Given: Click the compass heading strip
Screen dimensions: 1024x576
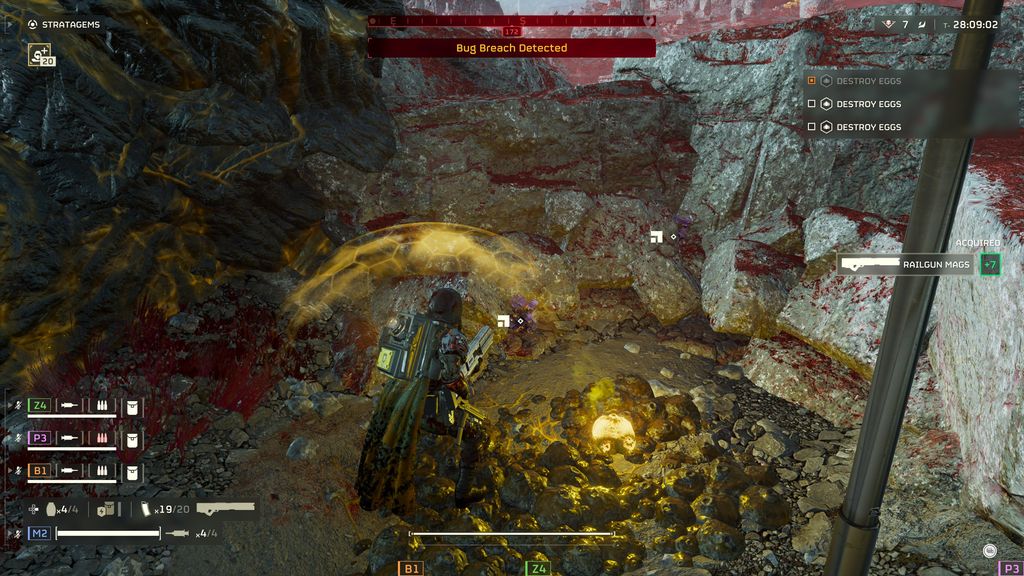Looking at the screenshot, I should tap(511, 20).
